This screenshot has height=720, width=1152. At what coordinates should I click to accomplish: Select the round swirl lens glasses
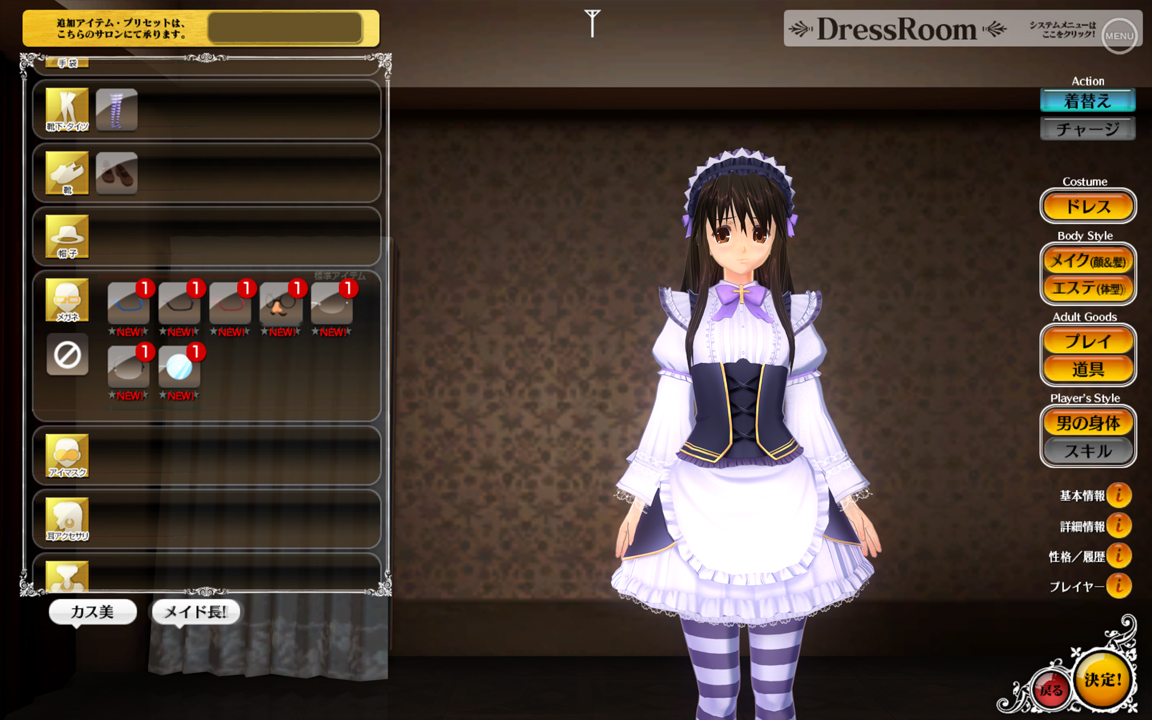pos(179,367)
